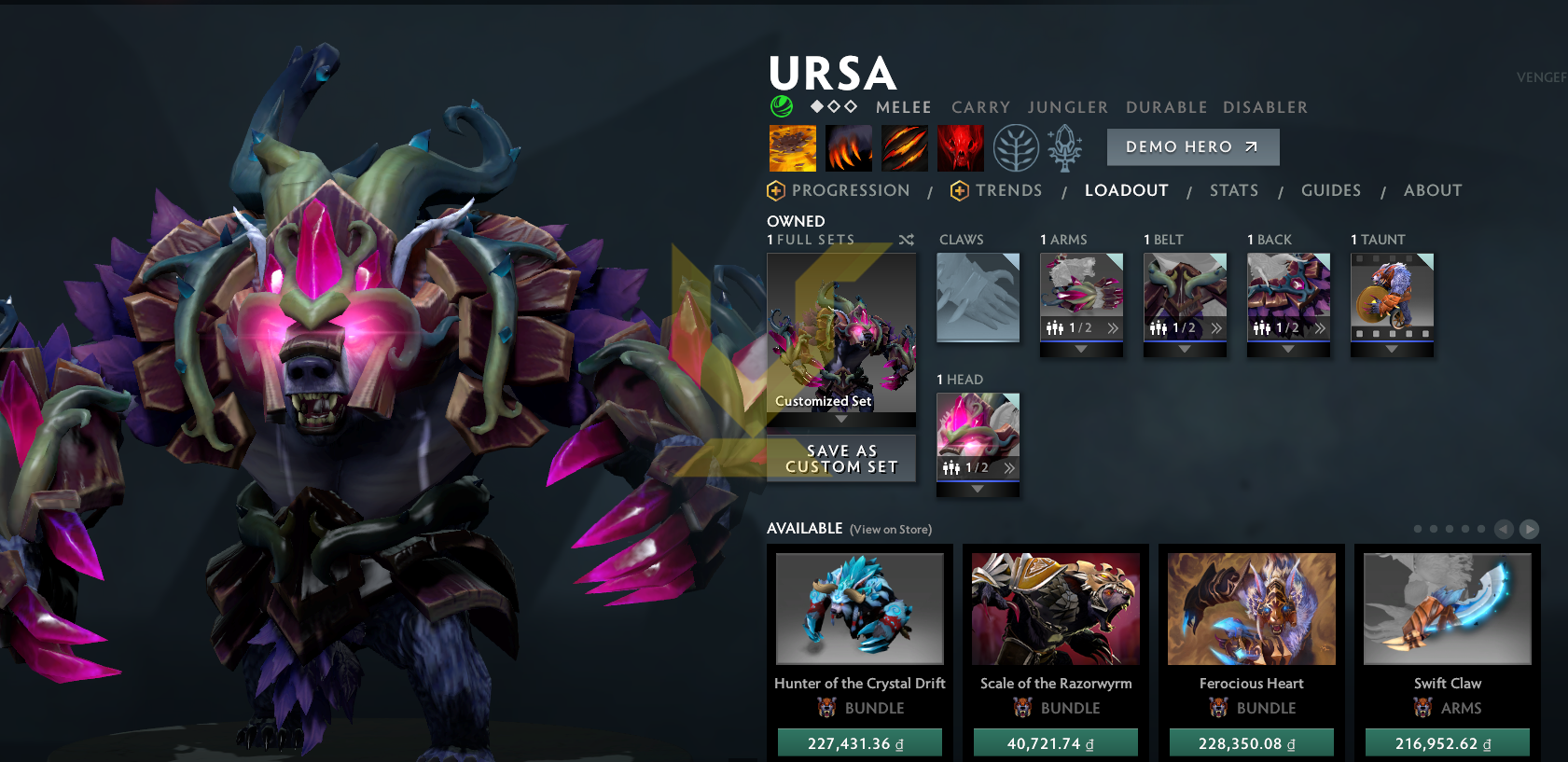Click the Progression hexagon plus icon

coord(776,190)
